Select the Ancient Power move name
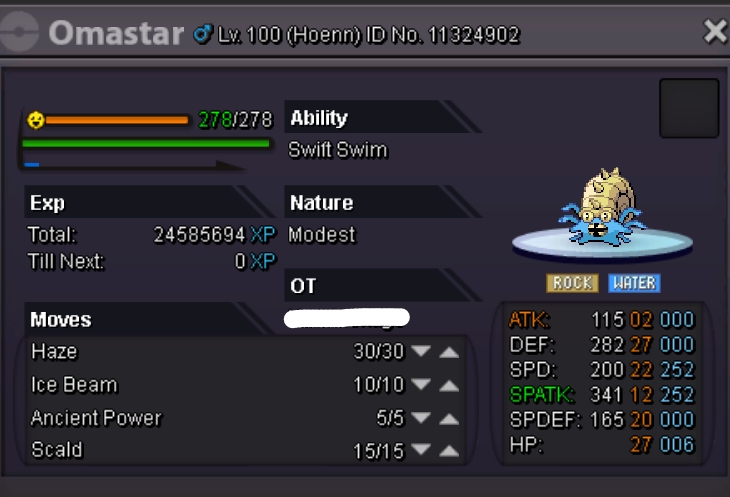The height and width of the screenshot is (497, 730). [x=96, y=418]
